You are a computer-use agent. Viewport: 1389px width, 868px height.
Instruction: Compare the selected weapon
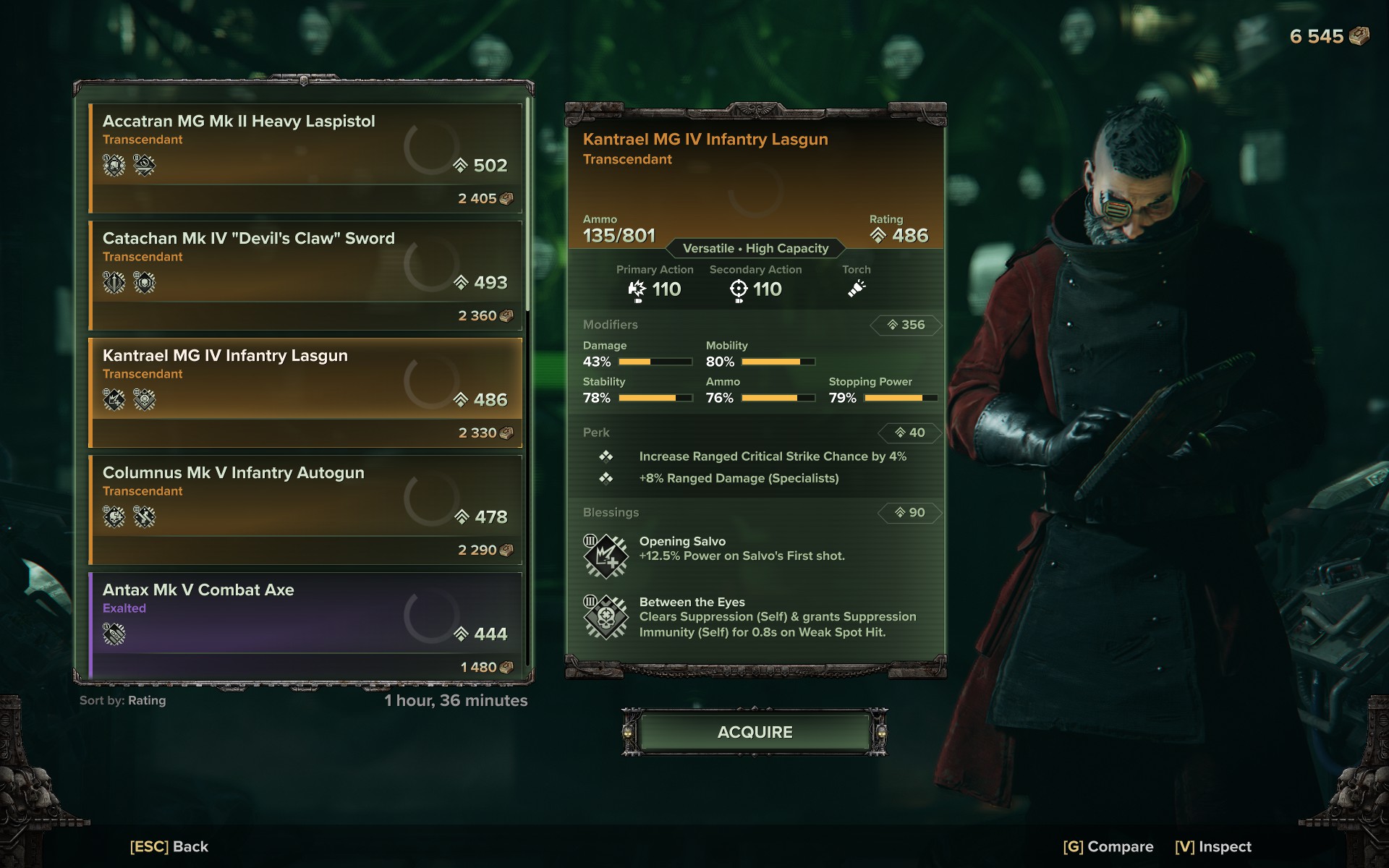(x=1108, y=846)
